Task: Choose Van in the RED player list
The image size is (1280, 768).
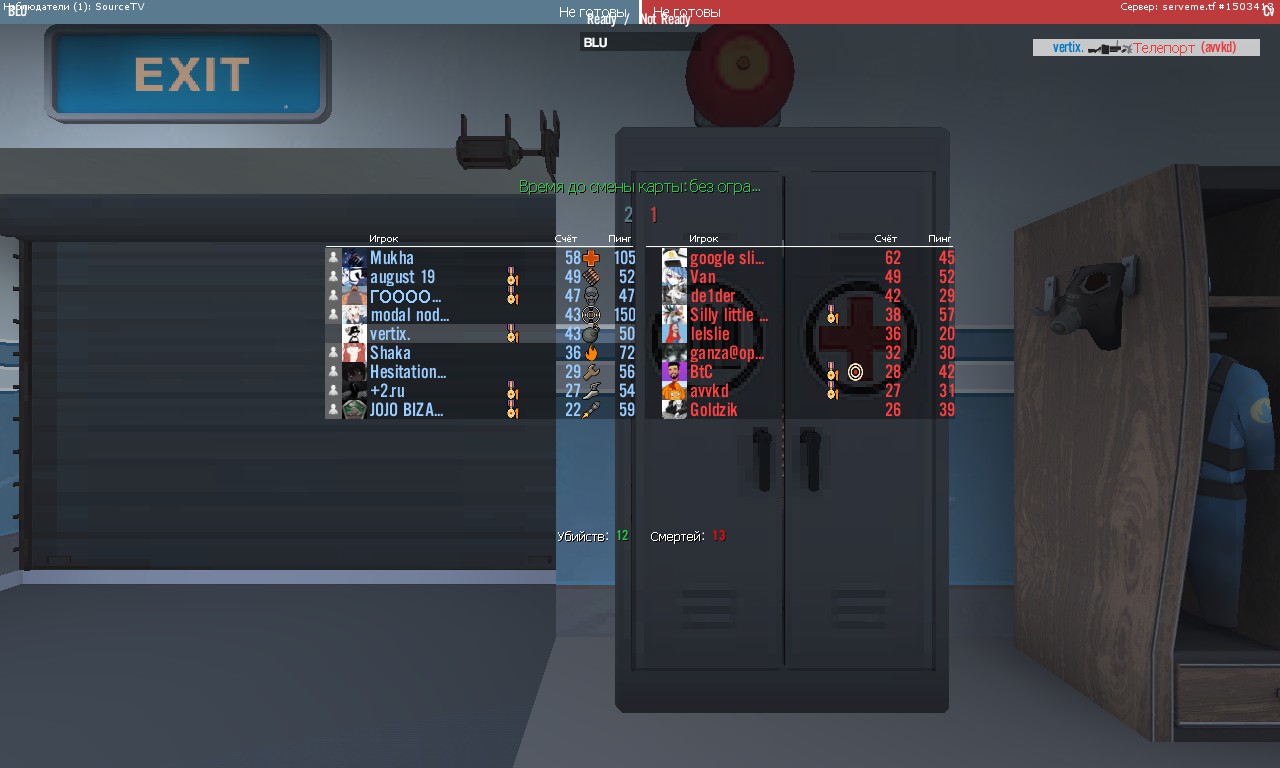Action: point(703,277)
